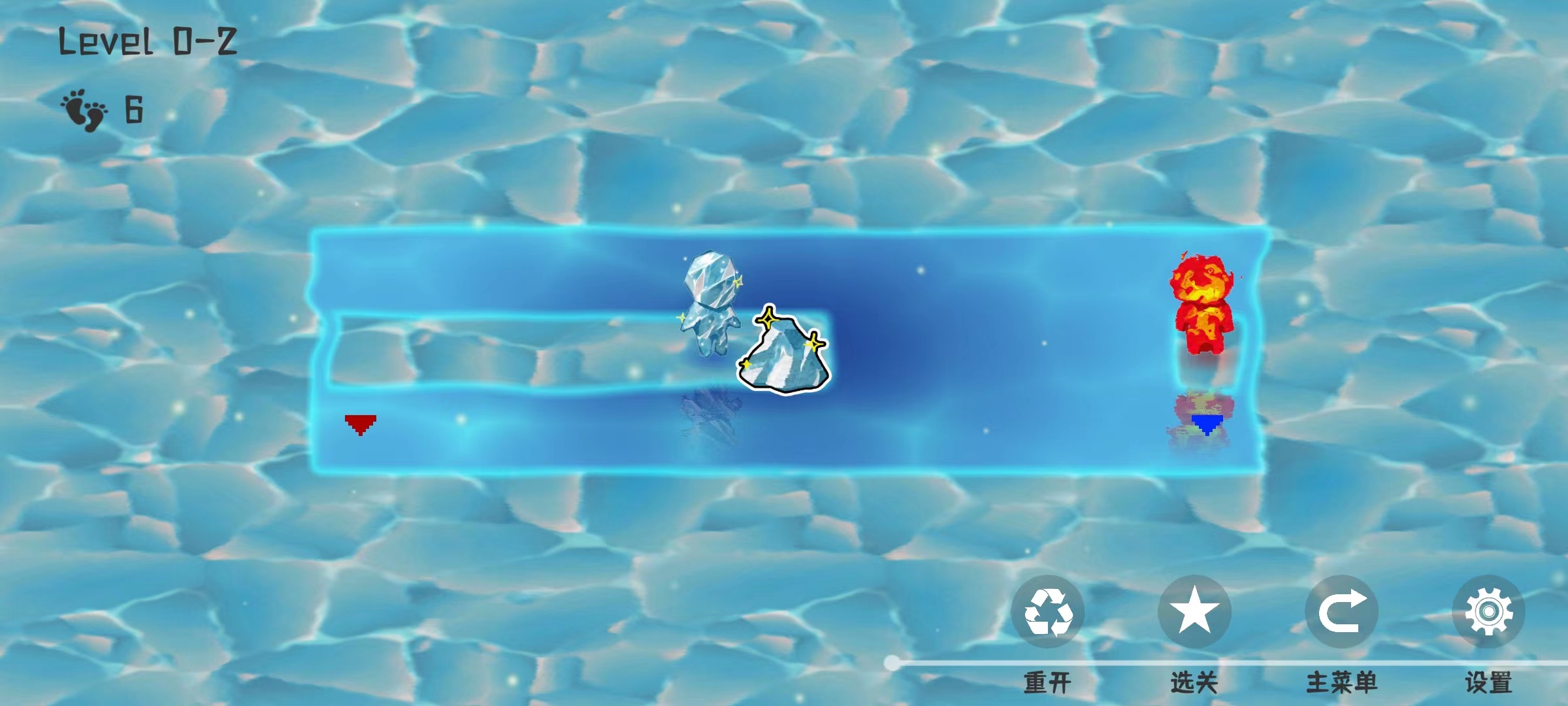Select the star level-select icon
This screenshot has height=706, width=1568.
[1194, 611]
